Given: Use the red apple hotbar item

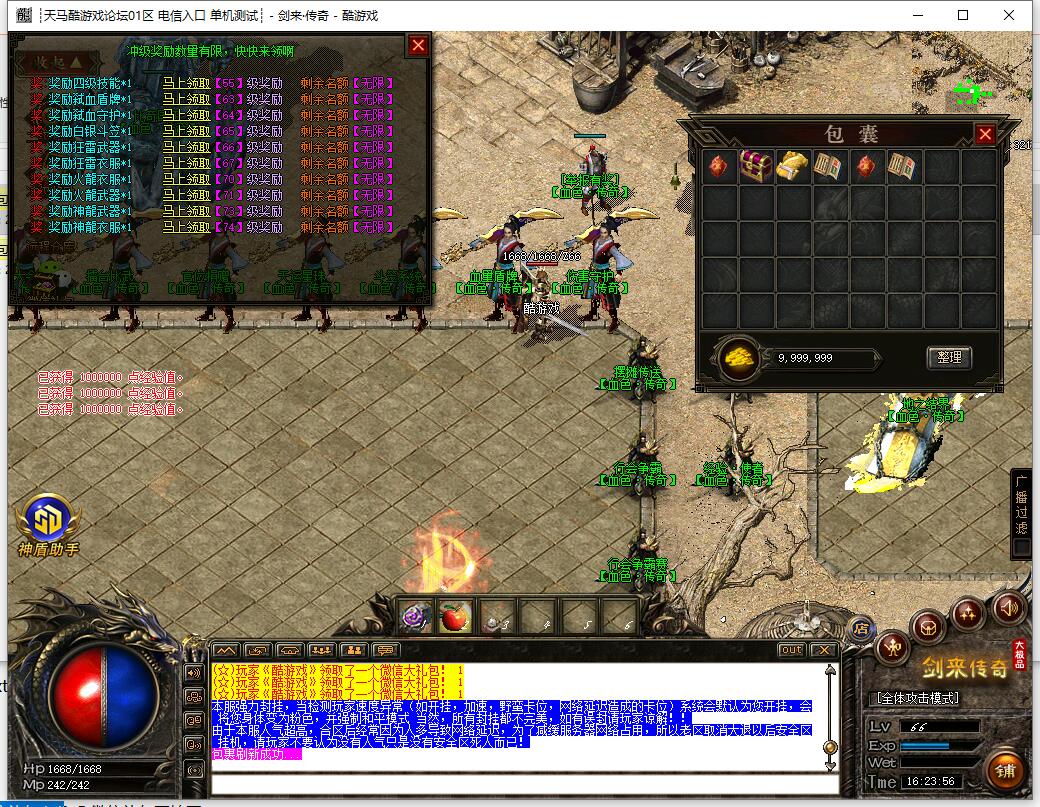Looking at the screenshot, I should coord(456,618).
